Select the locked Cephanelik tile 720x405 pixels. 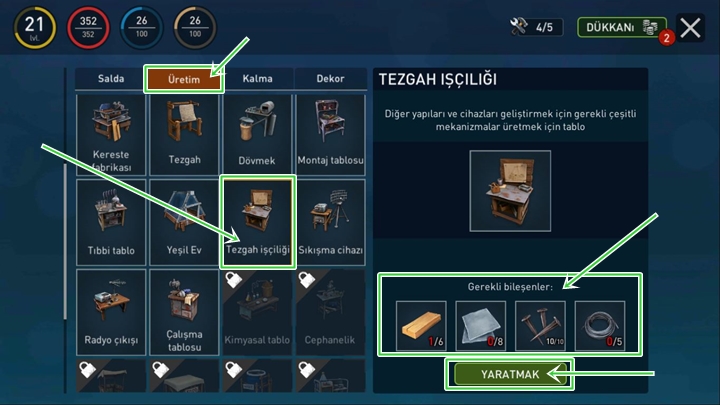point(331,311)
